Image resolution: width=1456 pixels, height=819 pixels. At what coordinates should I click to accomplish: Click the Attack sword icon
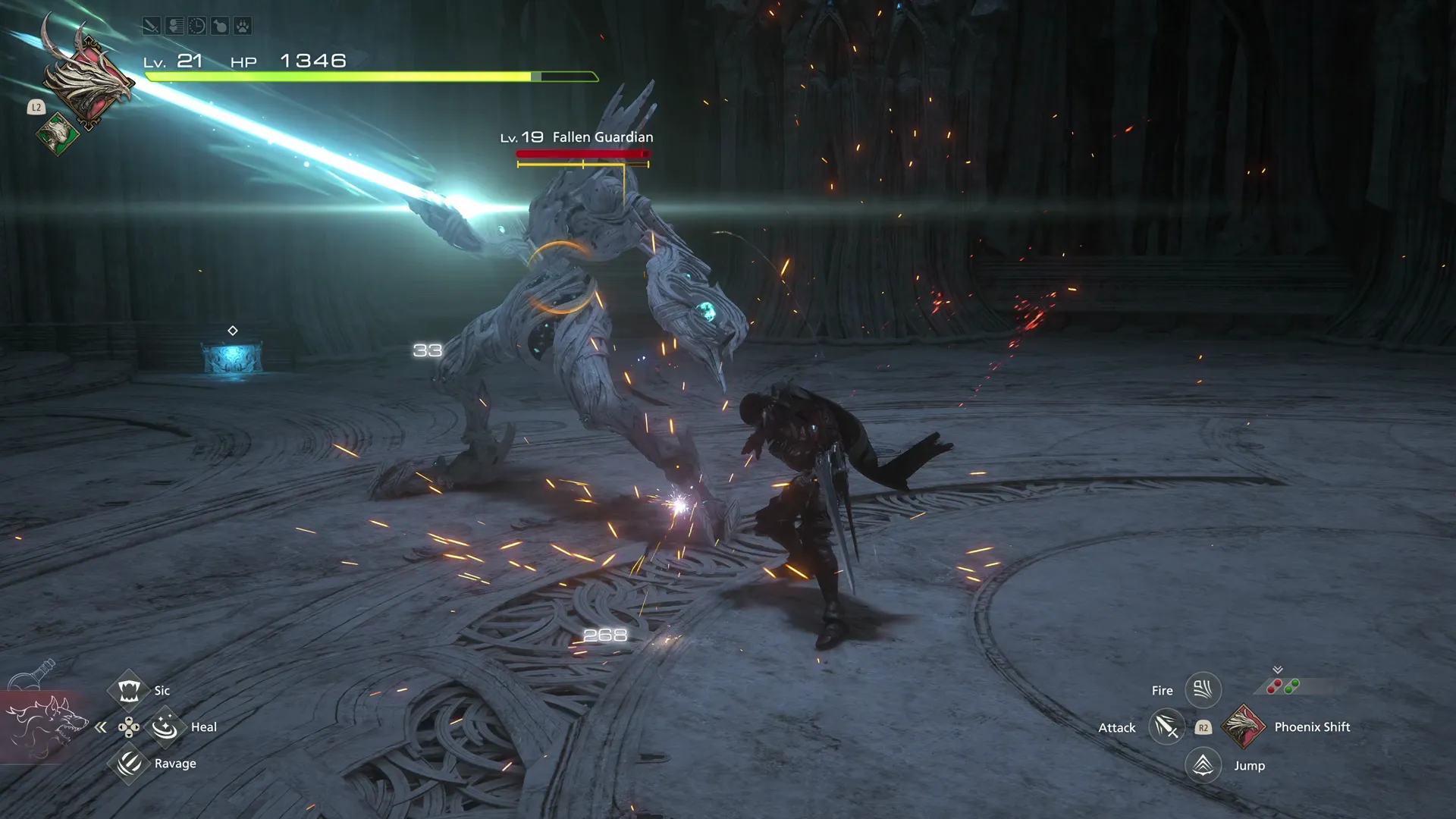[x=1166, y=726]
